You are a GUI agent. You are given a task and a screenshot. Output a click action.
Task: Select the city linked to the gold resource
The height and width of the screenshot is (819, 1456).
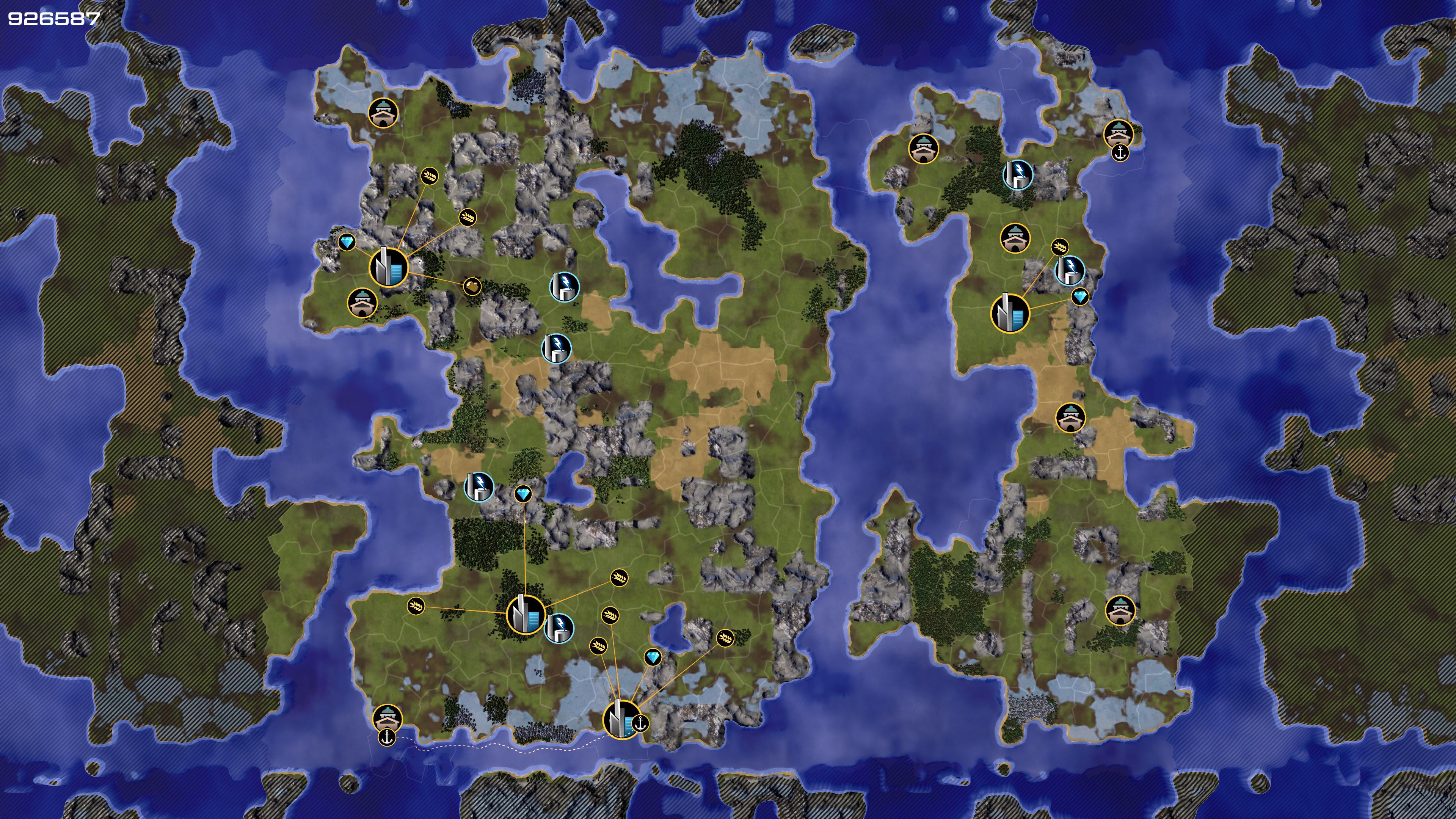389,267
